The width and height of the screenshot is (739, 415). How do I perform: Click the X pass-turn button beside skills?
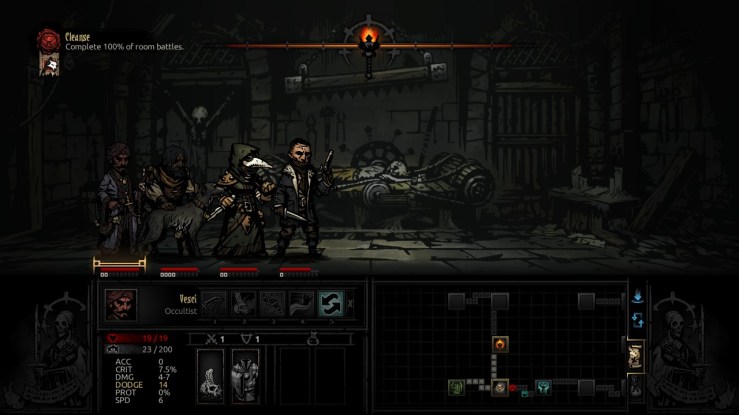pos(350,302)
